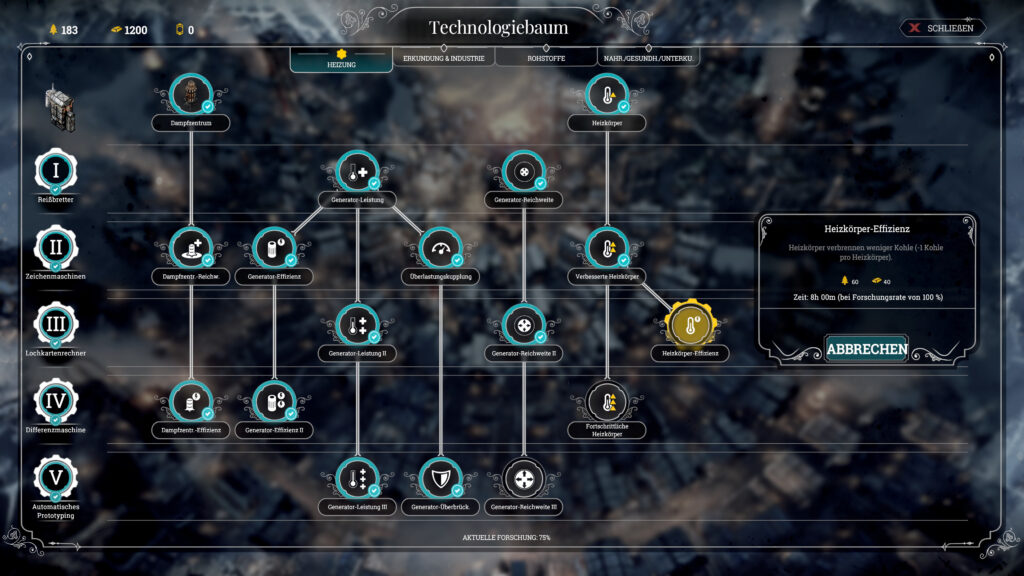Viewport: 1024px width, 576px height.
Task: Select Fortschrittliche Heizkörper technology
Action: [x=607, y=402]
